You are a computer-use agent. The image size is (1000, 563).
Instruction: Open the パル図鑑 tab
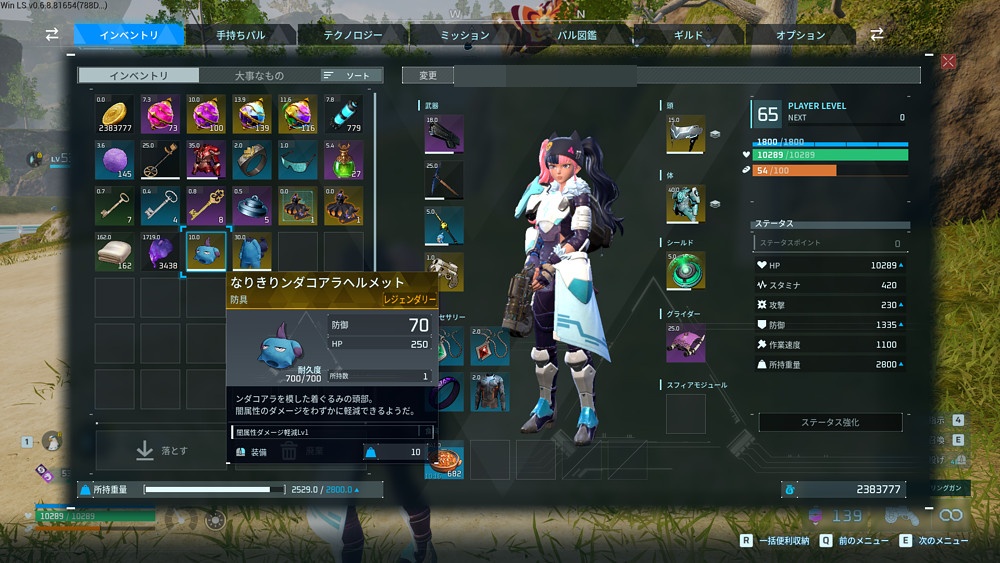(x=578, y=35)
